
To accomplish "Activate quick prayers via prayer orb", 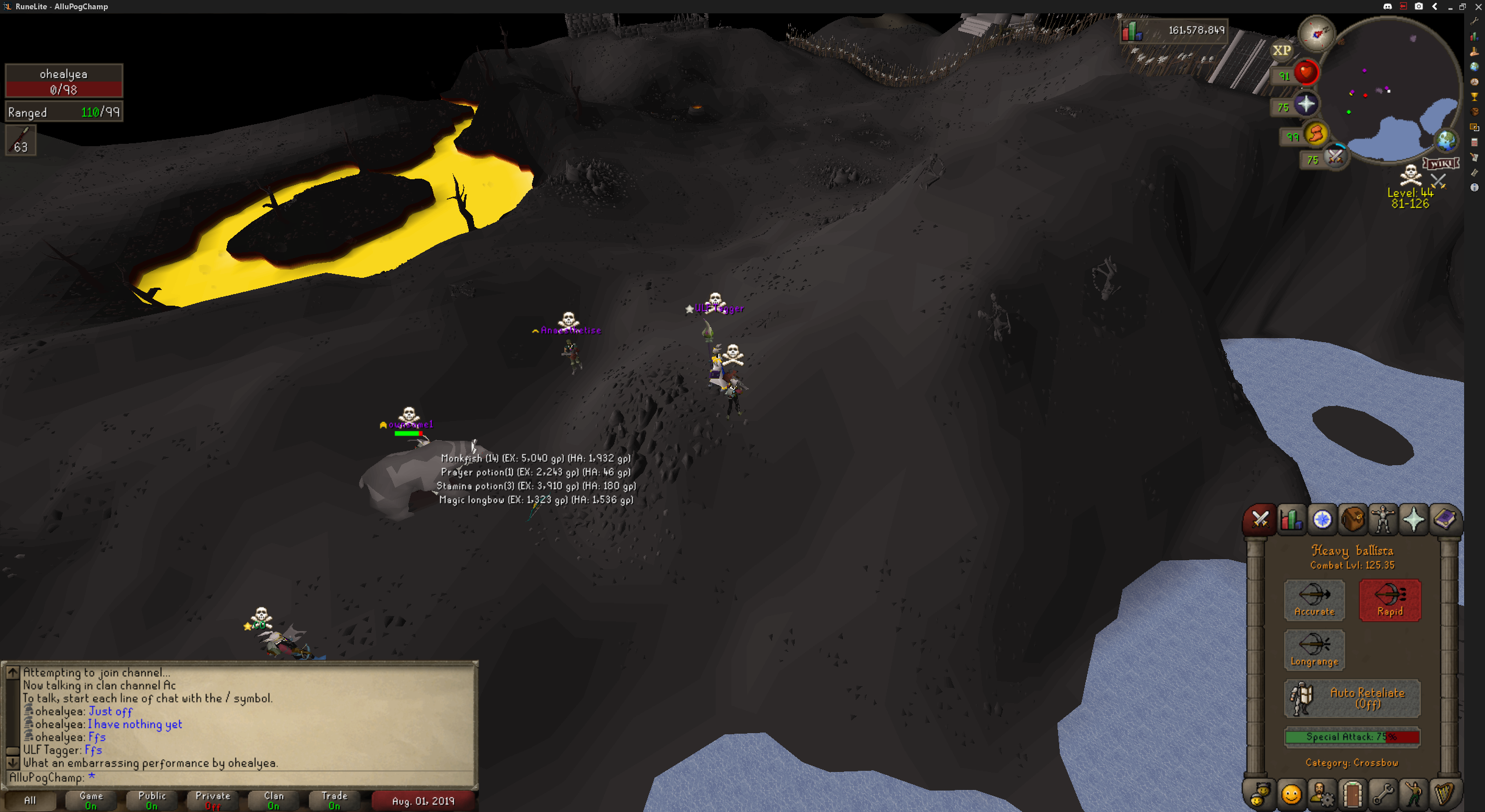I will (1305, 104).
